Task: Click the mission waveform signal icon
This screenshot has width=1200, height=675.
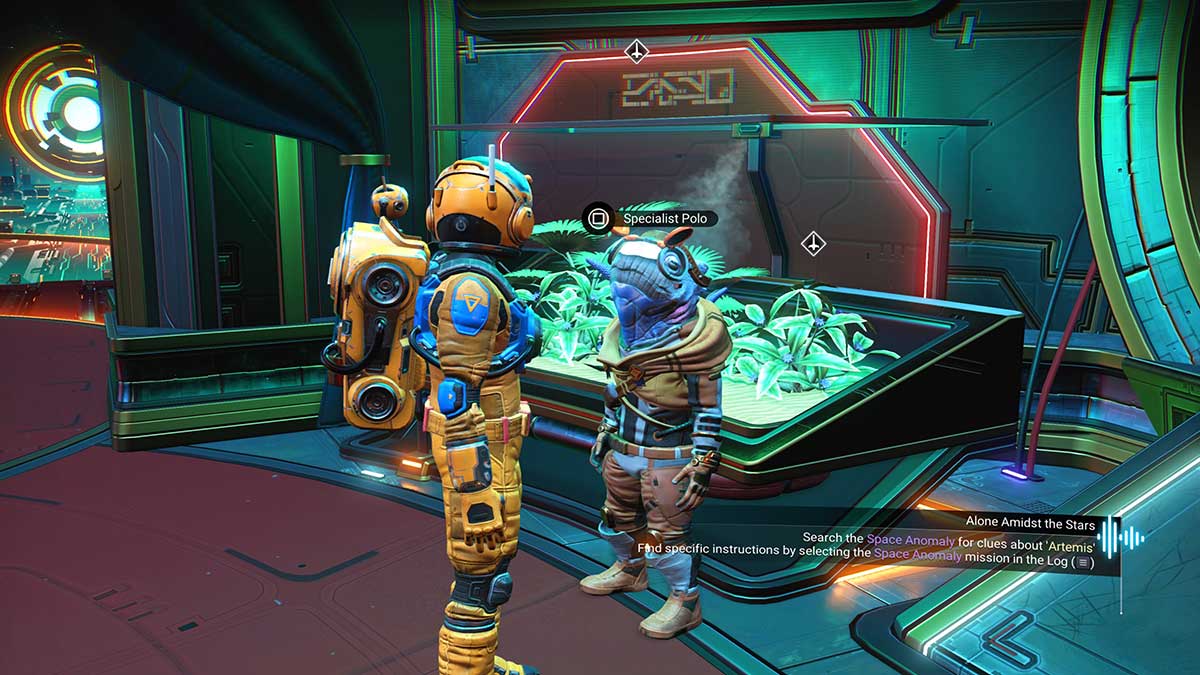Action: tap(1121, 540)
